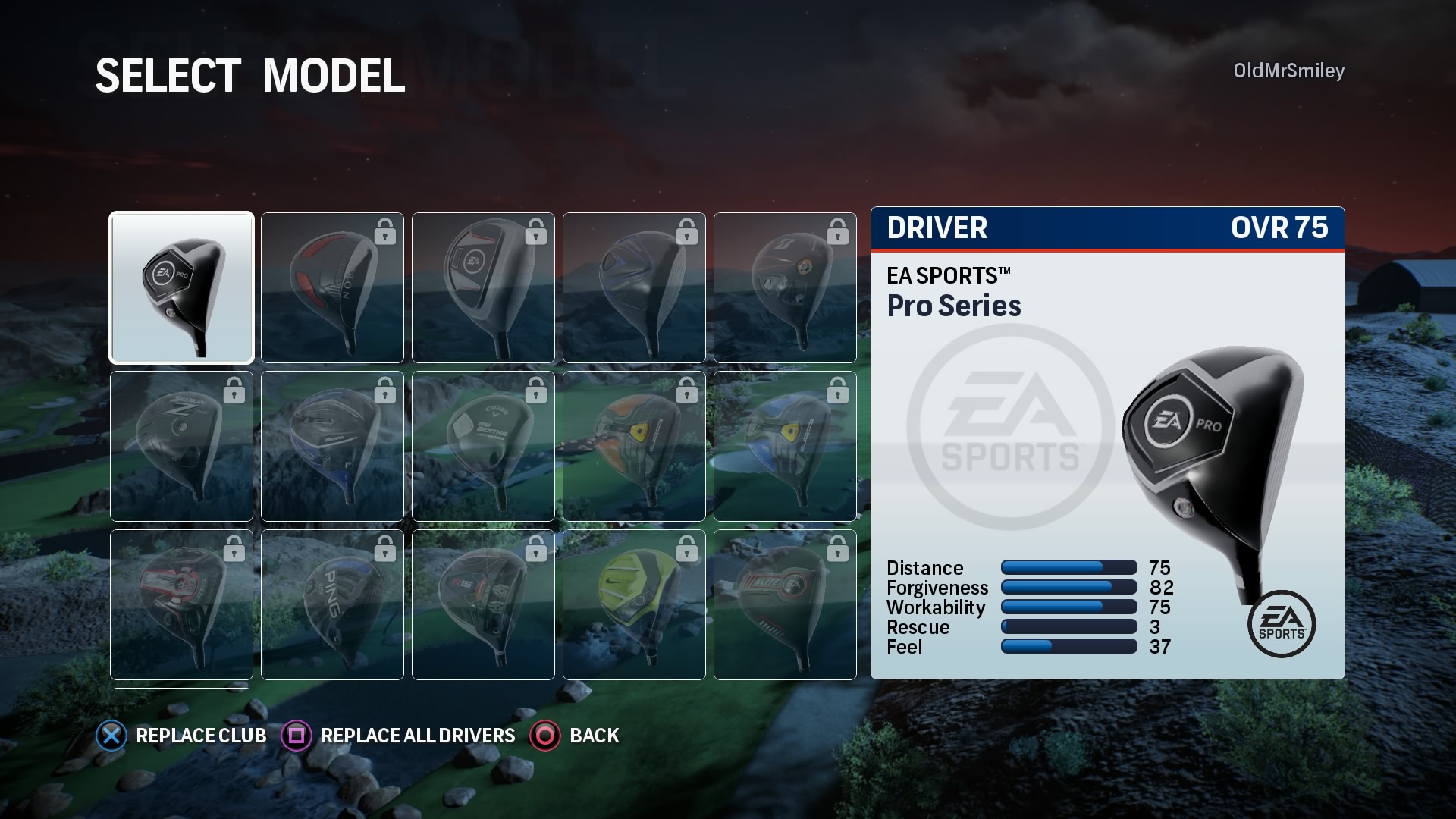
Task: Choose Replace All Drivers
Action: [x=399, y=736]
